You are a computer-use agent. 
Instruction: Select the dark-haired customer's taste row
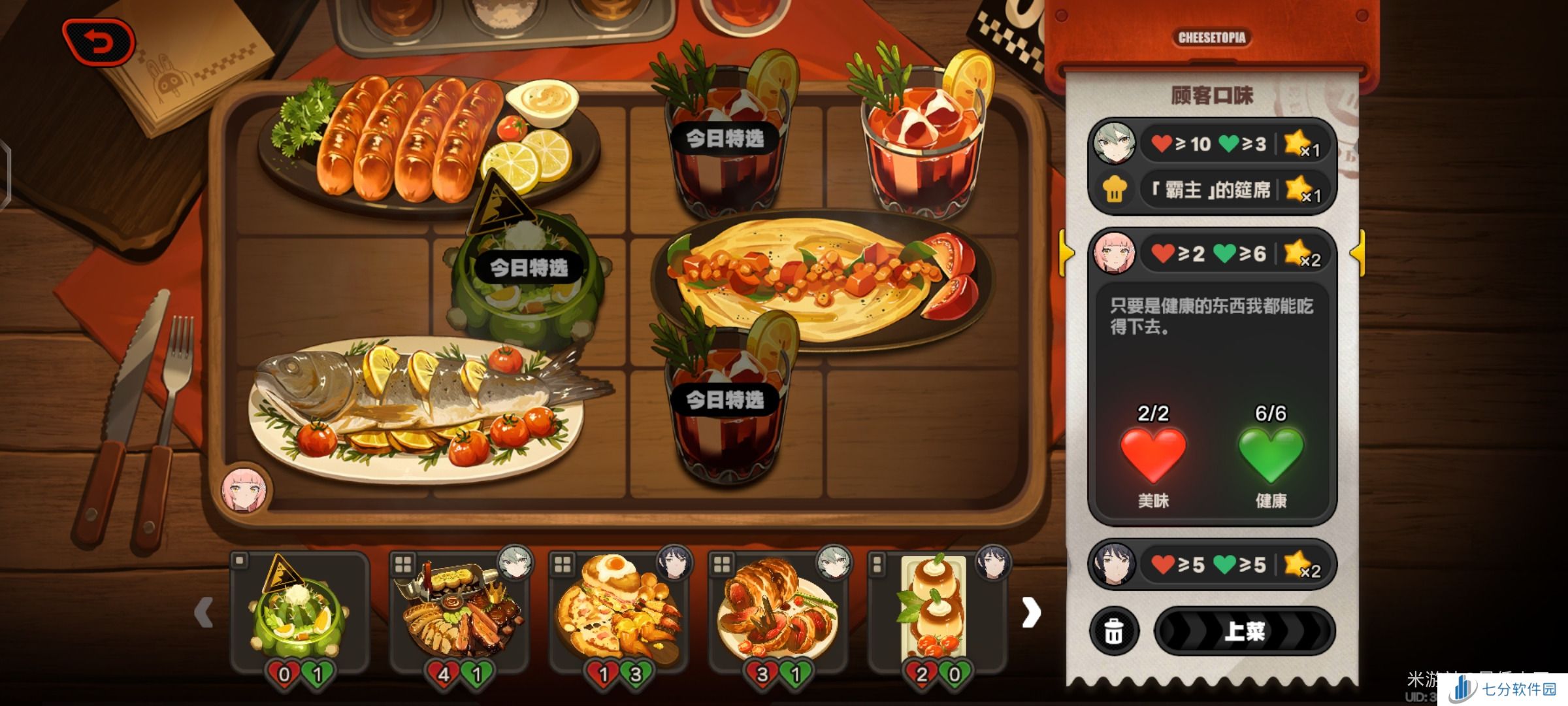click(1213, 563)
